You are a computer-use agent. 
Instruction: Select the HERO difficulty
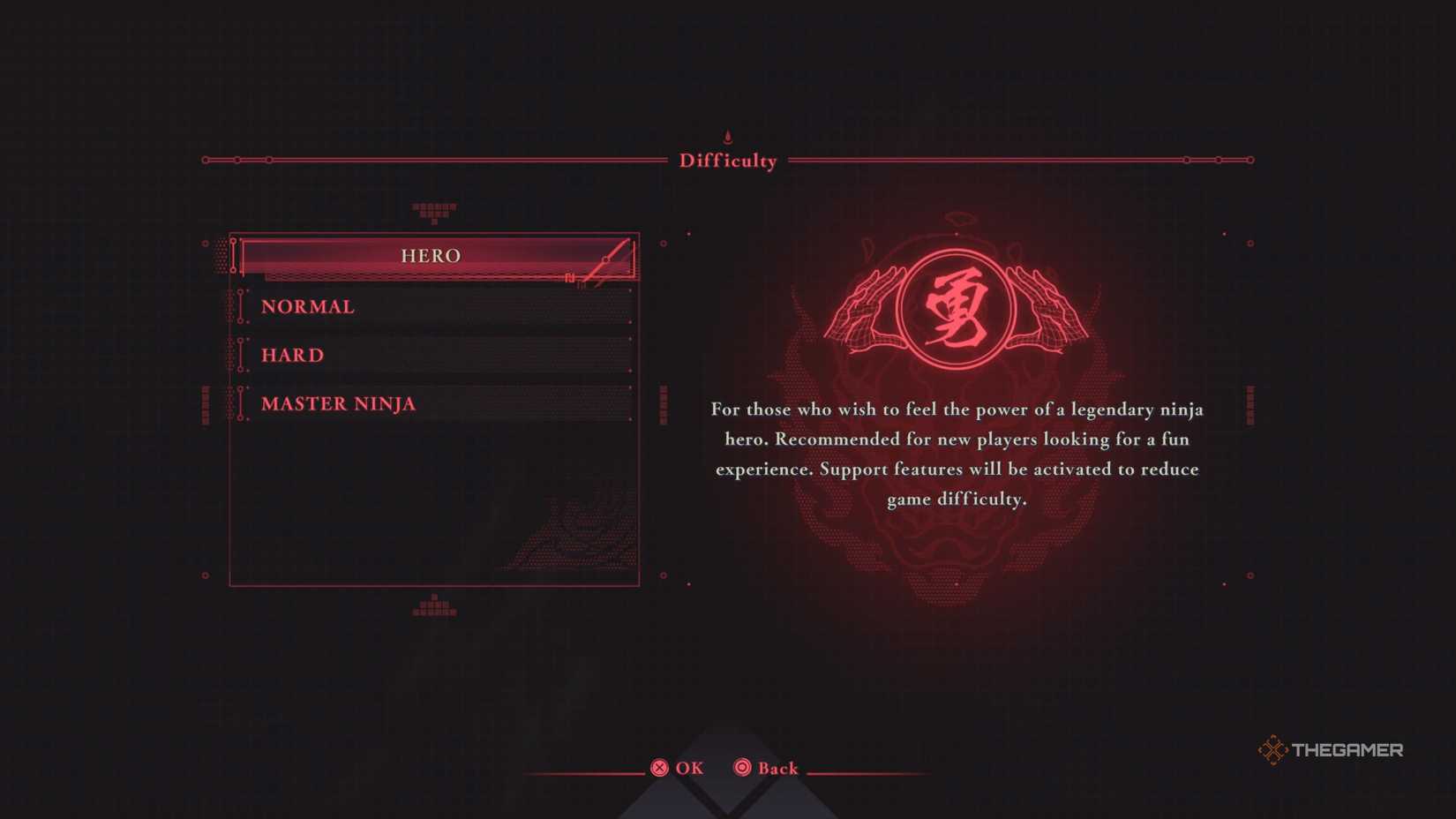[x=432, y=256]
